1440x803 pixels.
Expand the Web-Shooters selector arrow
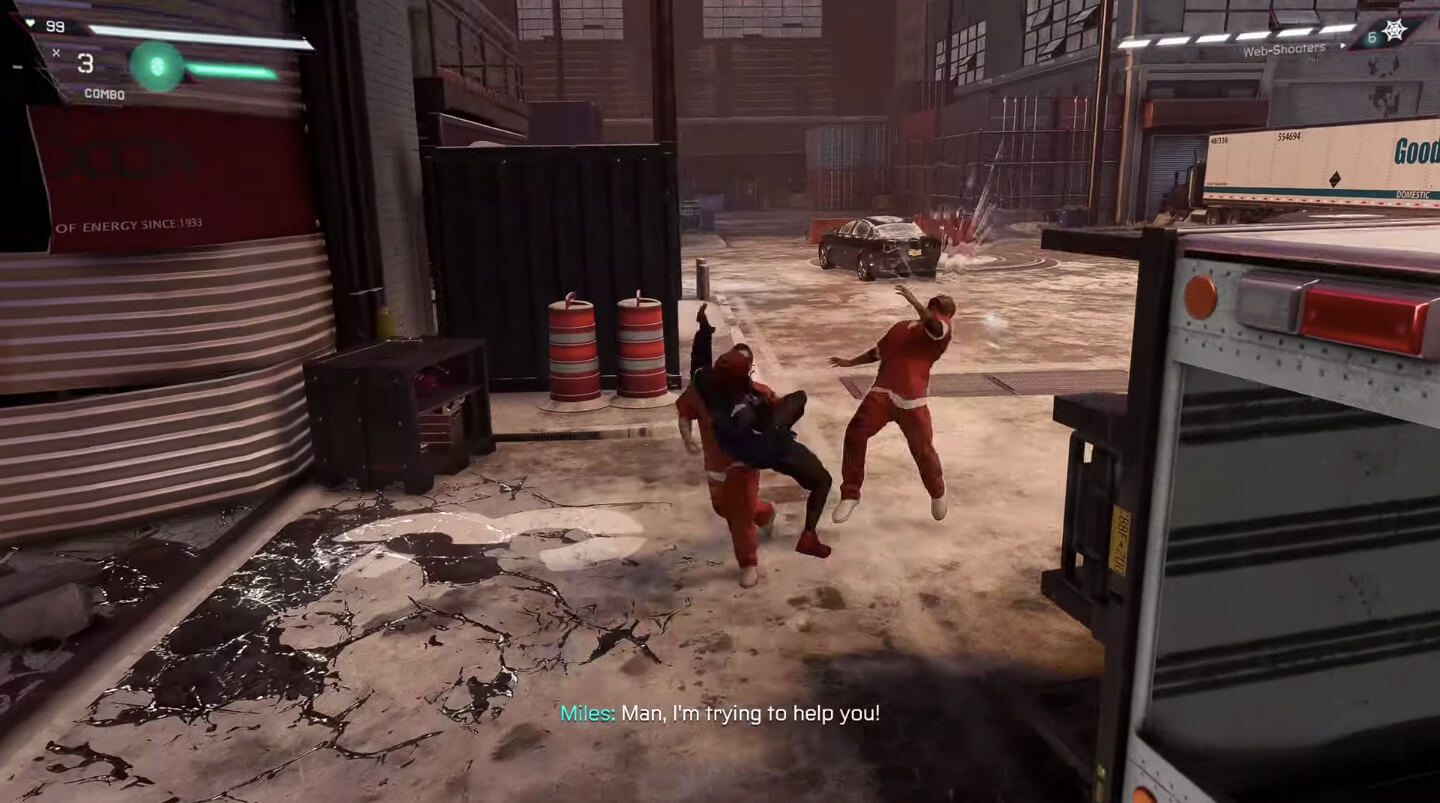tap(1343, 45)
